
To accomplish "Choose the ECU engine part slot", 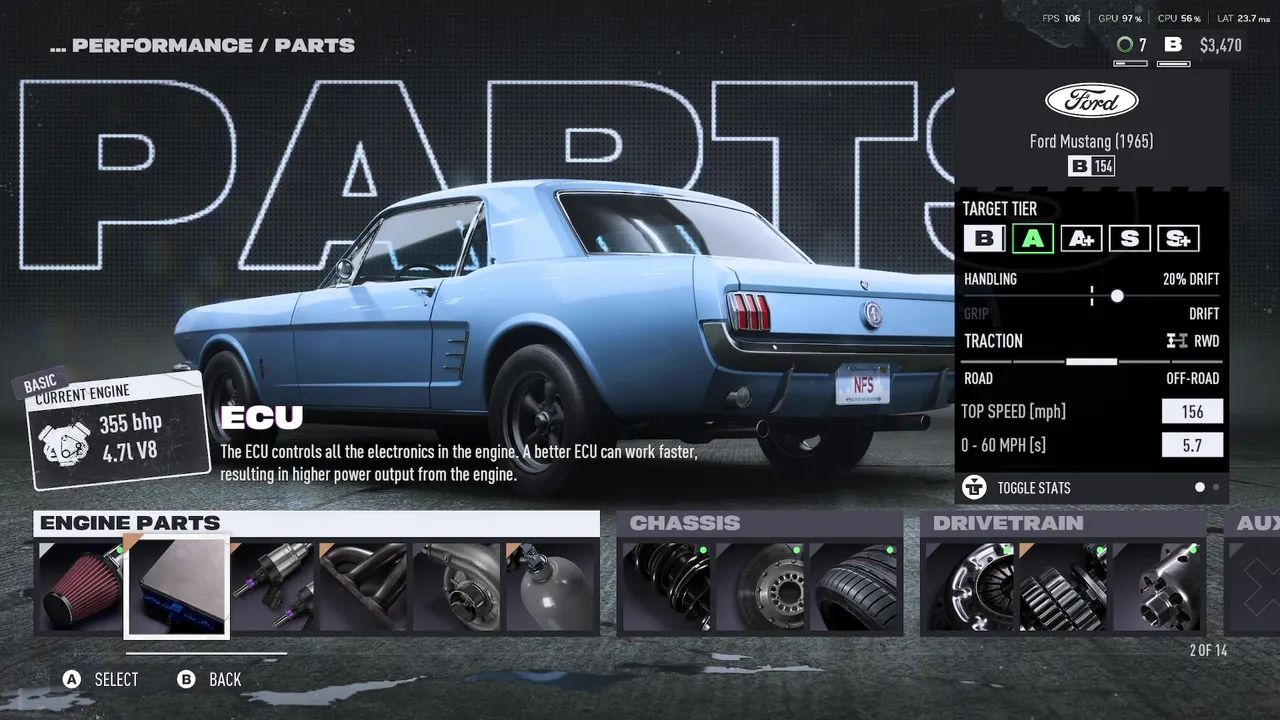I will coord(177,588).
